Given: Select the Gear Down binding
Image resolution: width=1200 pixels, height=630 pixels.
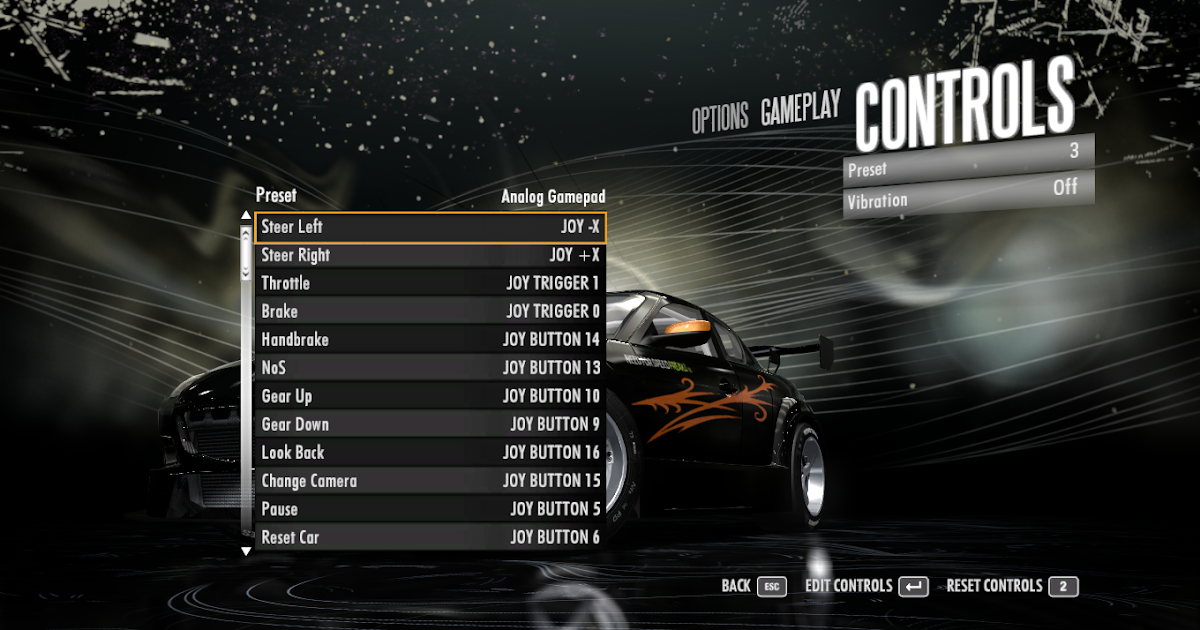Looking at the screenshot, I should 430,424.
